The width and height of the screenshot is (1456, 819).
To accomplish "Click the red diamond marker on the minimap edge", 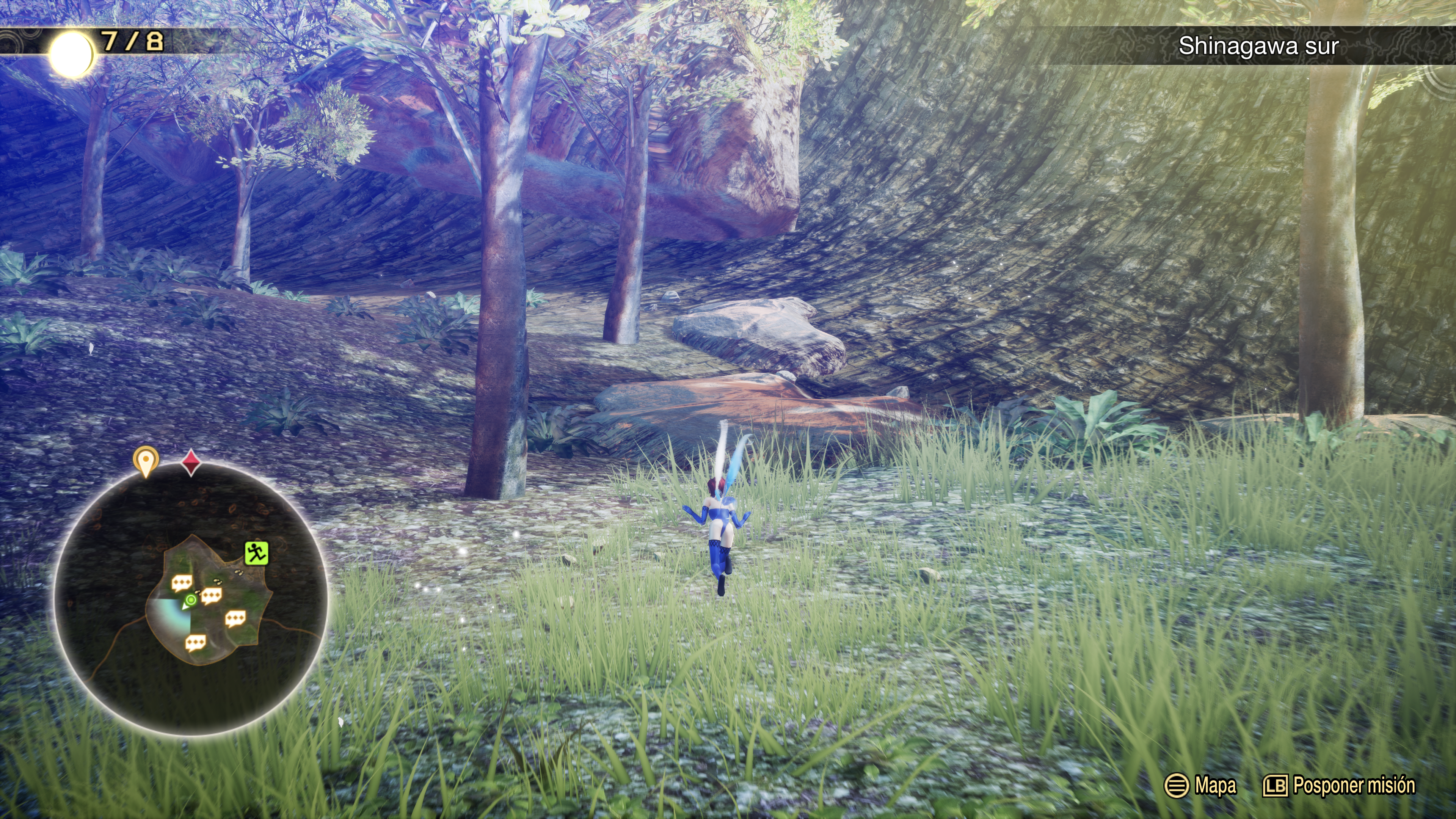I will (x=191, y=462).
